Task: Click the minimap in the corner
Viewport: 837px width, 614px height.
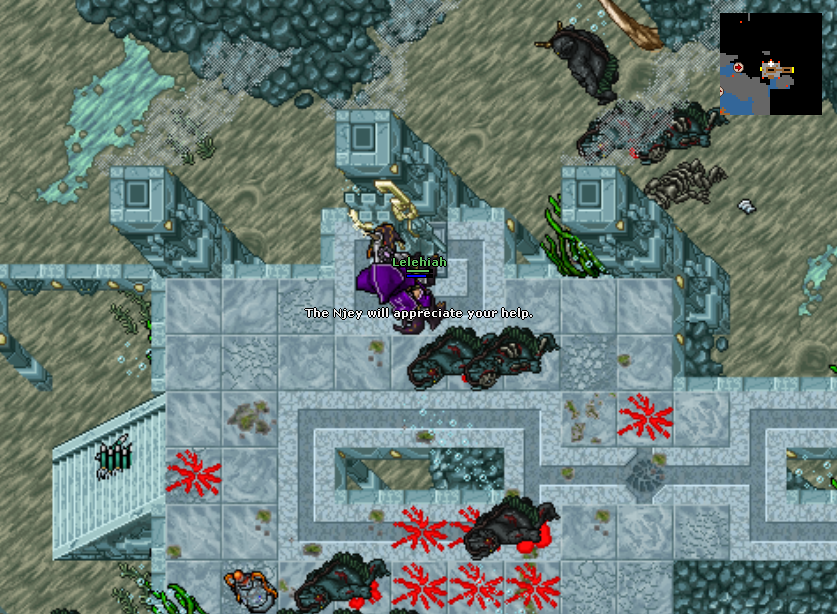Action: [770, 64]
